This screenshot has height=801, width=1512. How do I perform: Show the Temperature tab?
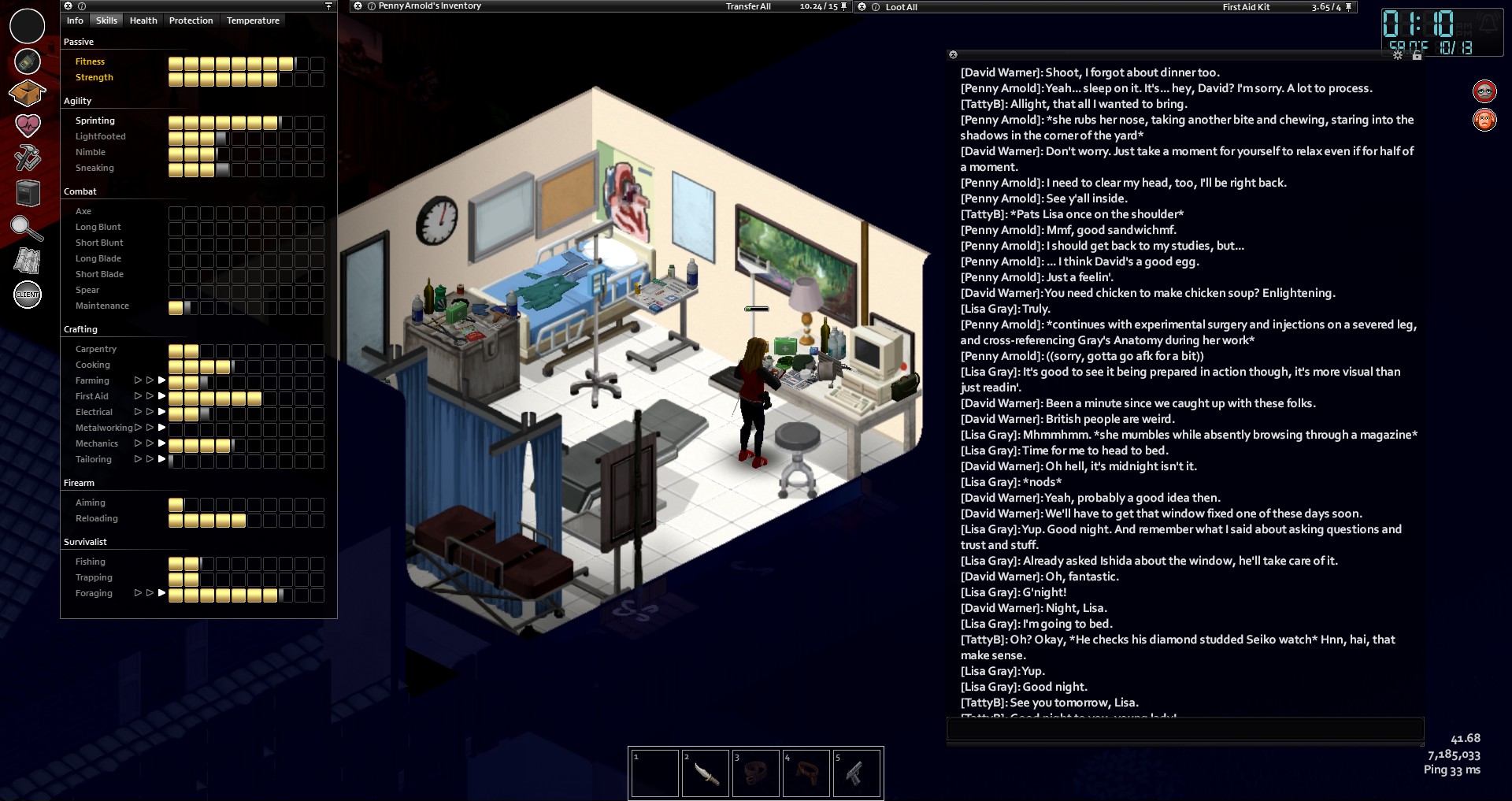[x=253, y=20]
